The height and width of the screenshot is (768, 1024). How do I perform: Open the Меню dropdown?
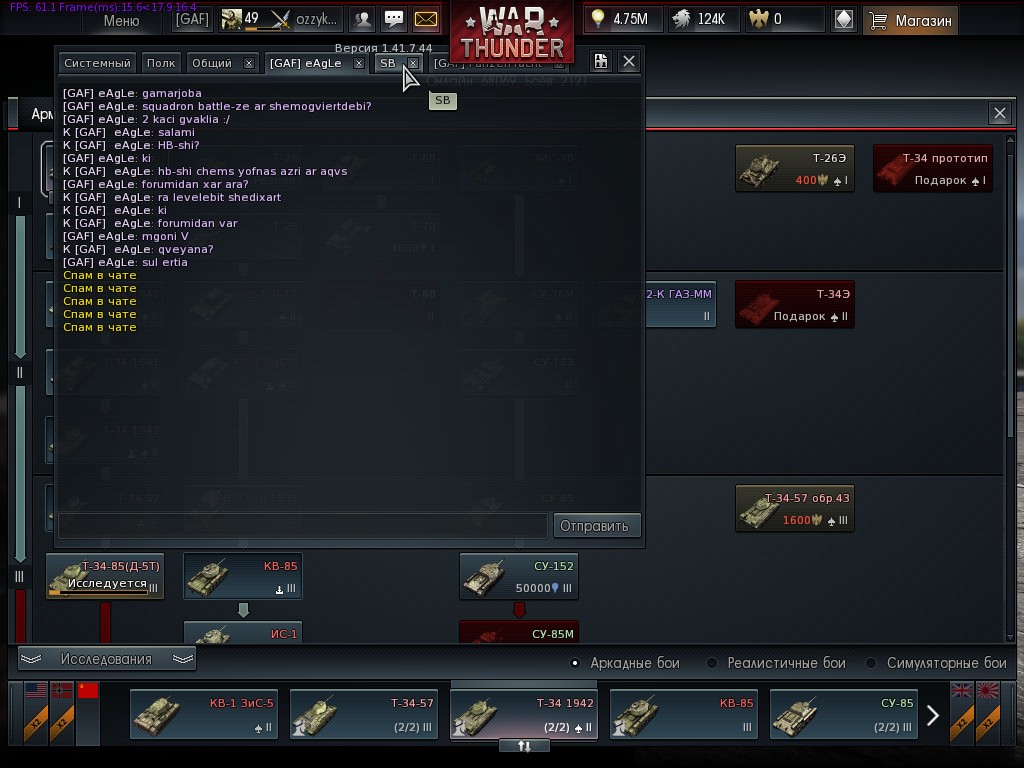(x=121, y=19)
